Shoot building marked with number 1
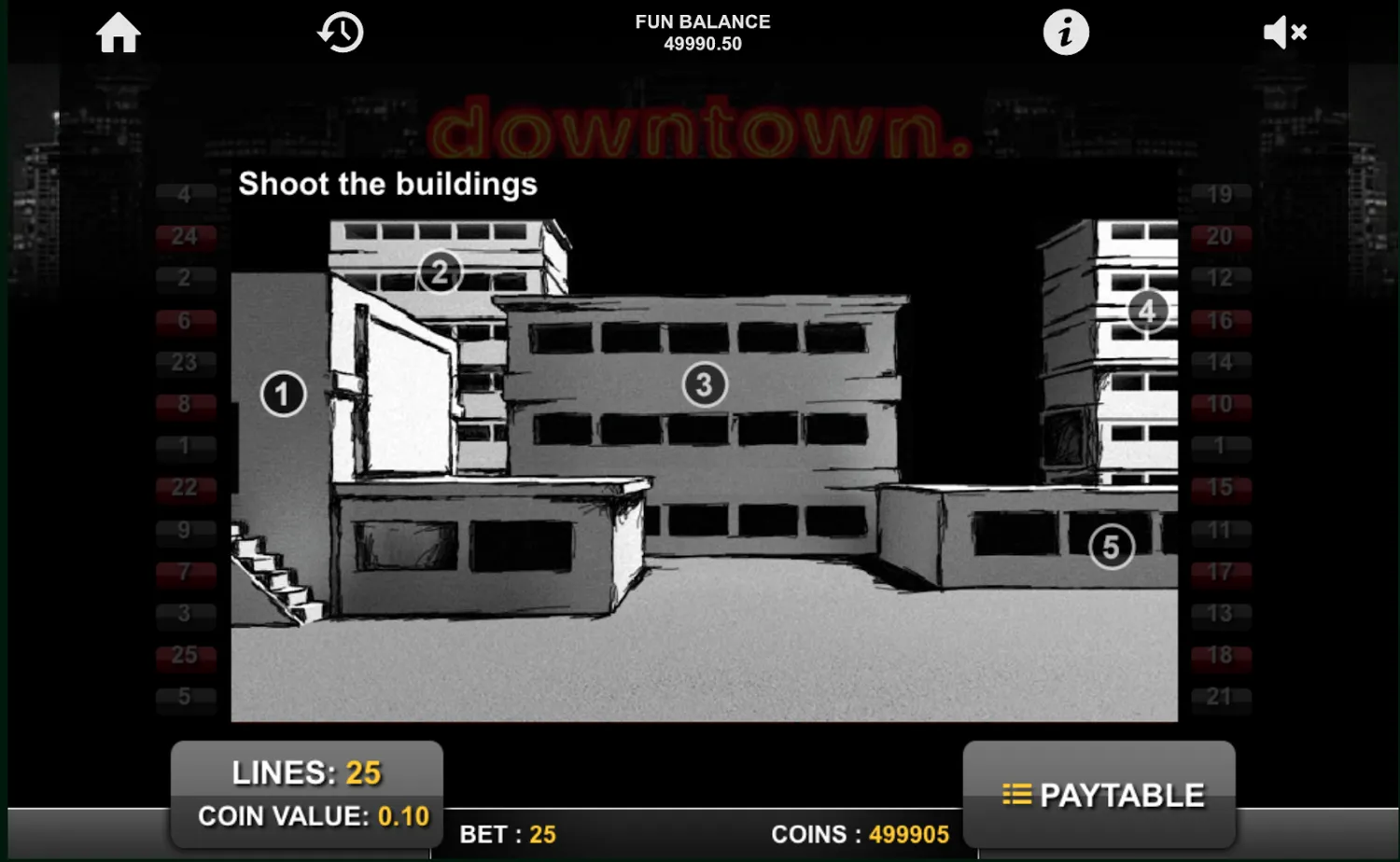The width and height of the screenshot is (1400, 862). 282,394
